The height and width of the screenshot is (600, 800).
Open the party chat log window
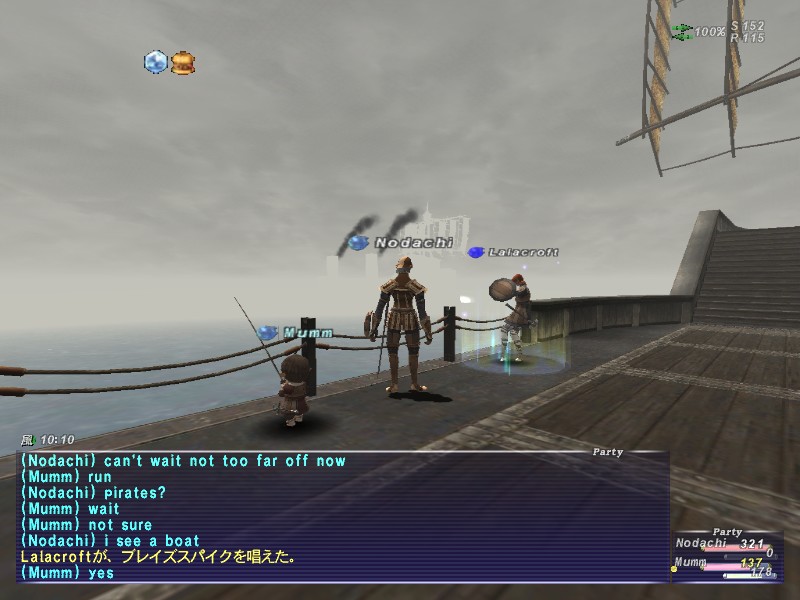340,517
